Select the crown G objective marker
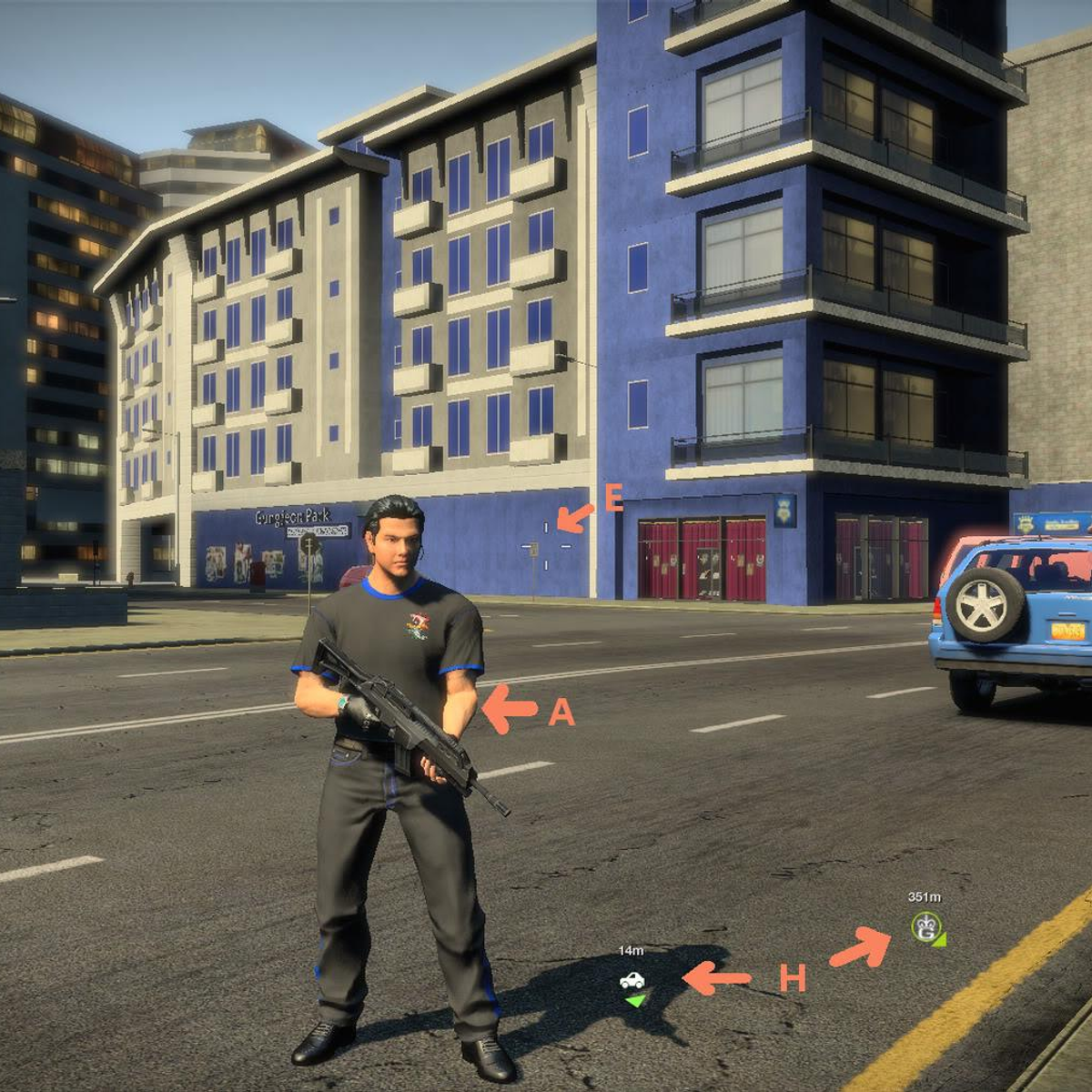The width and height of the screenshot is (1092, 1092). (x=925, y=926)
